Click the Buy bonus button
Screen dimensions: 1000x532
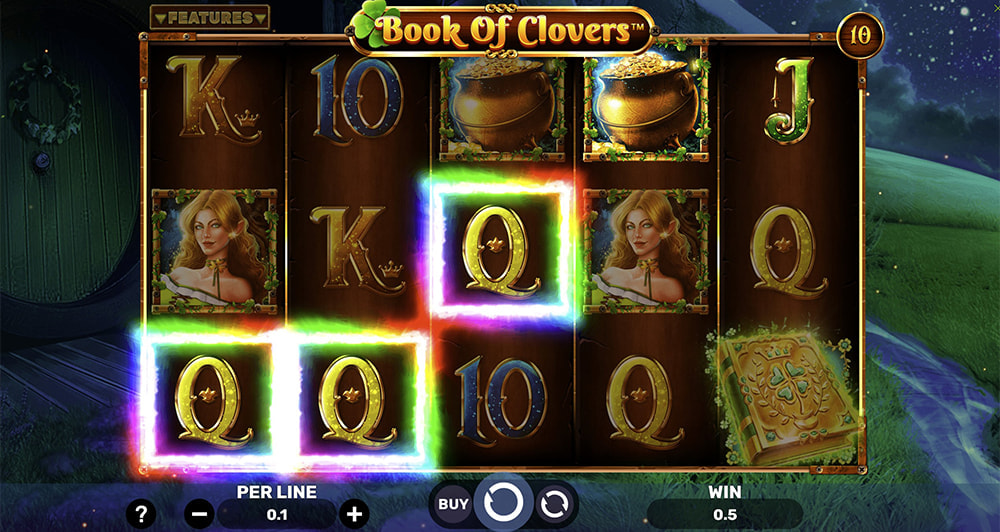[x=452, y=504]
